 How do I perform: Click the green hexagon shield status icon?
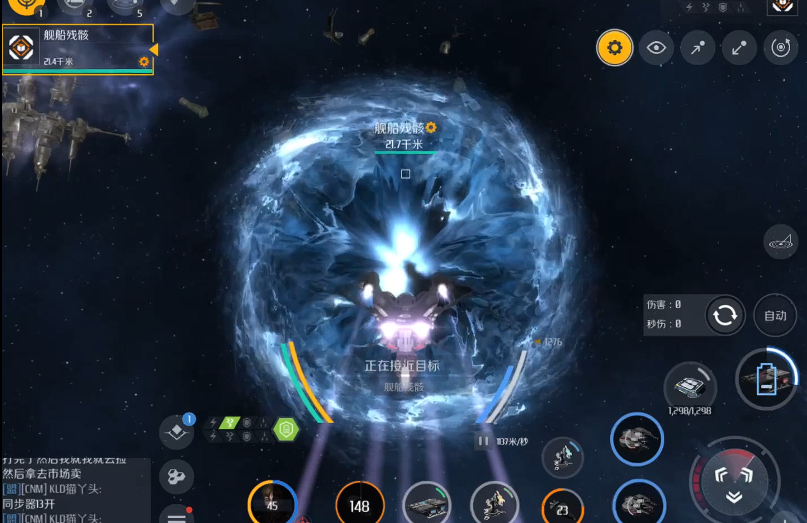point(286,430)
